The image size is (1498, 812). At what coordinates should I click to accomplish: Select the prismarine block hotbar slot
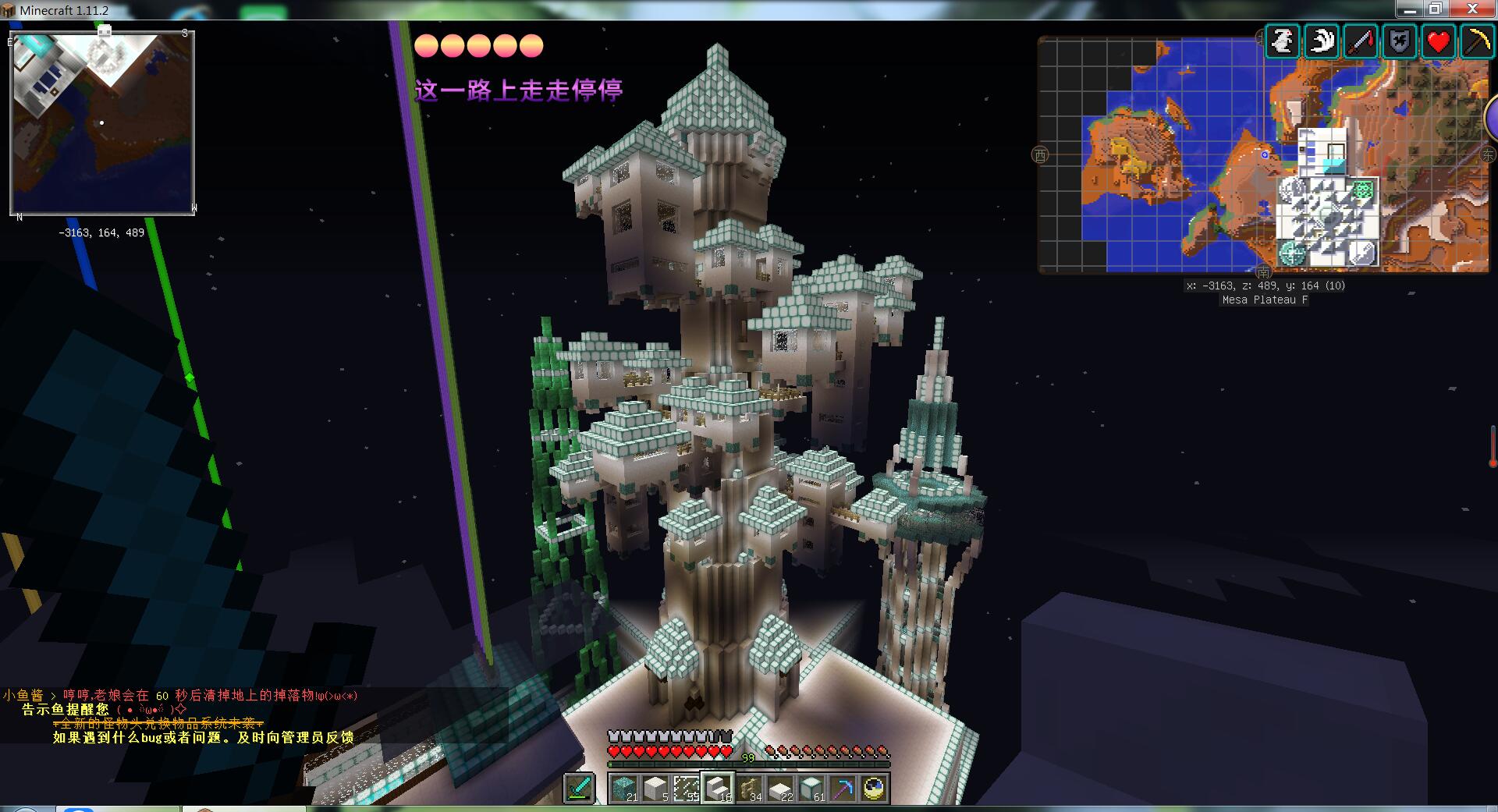coord(624,788)
